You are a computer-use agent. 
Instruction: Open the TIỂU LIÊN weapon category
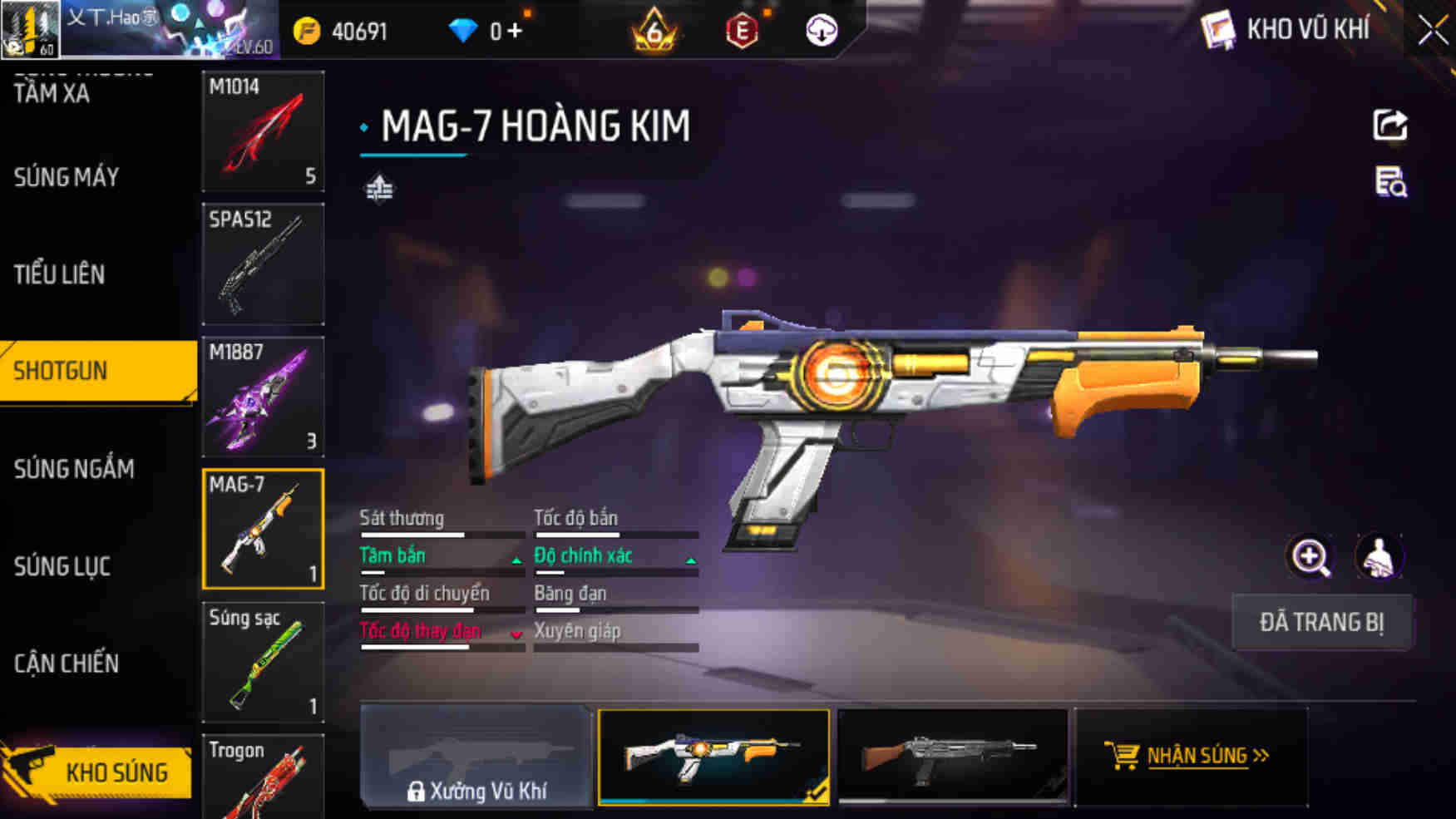tap(59, 274)
